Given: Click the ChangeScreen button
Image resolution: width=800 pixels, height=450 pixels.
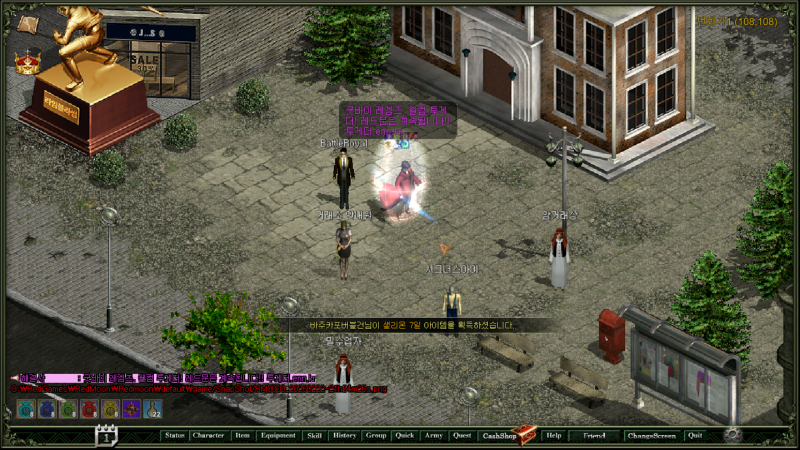Looking at the screenshot, I should coord(651,435).
